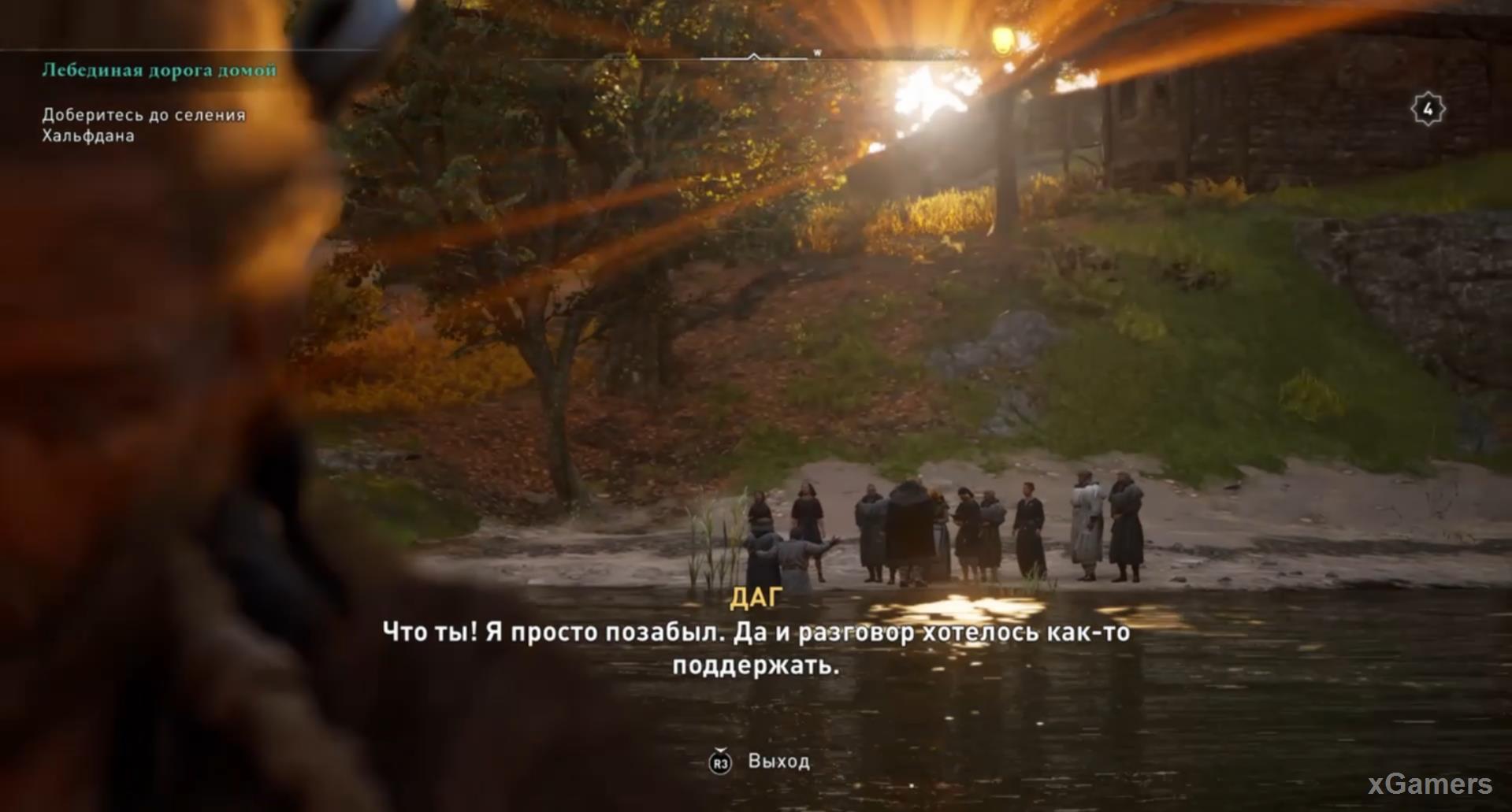This screenshot has width=1512, height=812.
Task: Click the hexagonal badge showing number 4
Action: coord(1428,109)
